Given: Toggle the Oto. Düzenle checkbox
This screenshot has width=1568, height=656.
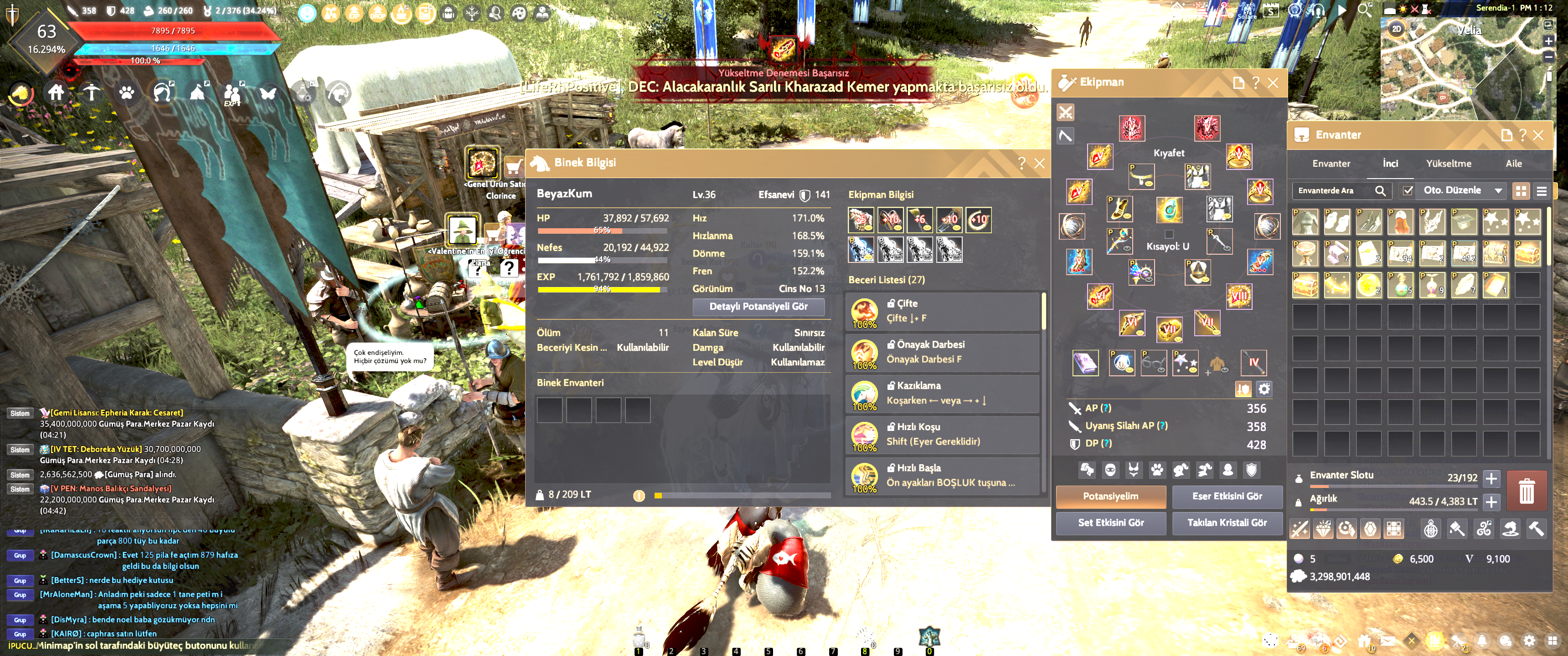Looking at the screenshot, I should click(1407, 191).
